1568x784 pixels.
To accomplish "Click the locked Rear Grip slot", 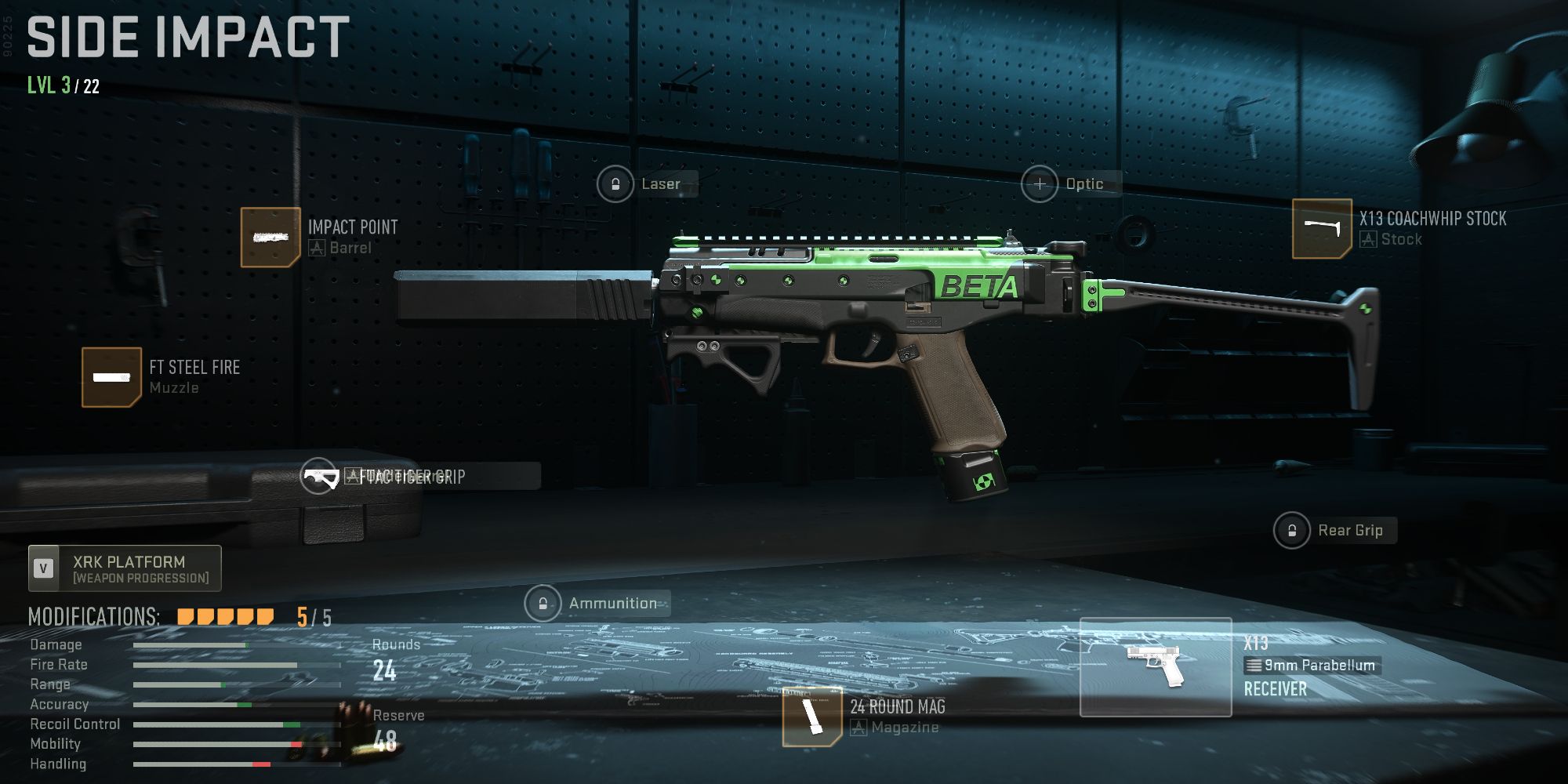I will 1292,530.
